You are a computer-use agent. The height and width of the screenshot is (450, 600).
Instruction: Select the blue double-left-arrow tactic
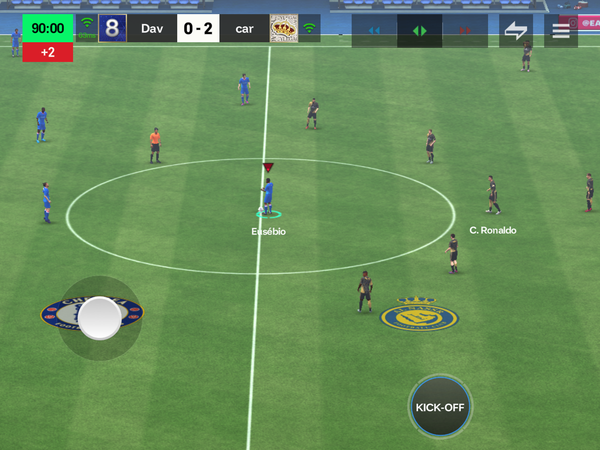point(374,30)
